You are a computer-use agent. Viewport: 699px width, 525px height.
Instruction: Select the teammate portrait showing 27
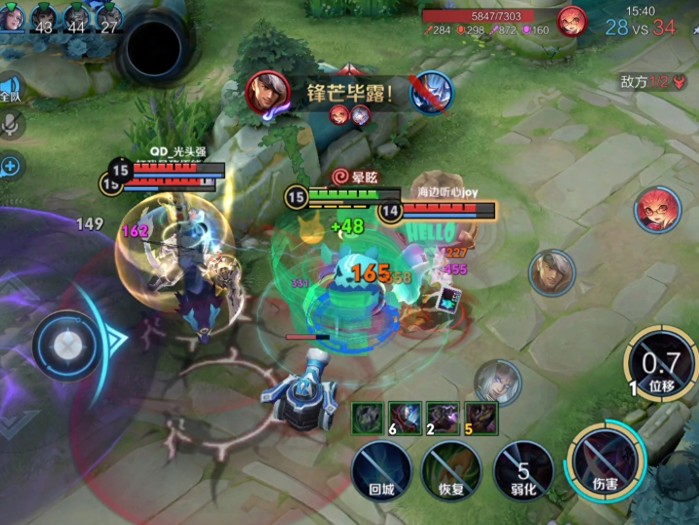pyautogui.click(x=109, y=18)
